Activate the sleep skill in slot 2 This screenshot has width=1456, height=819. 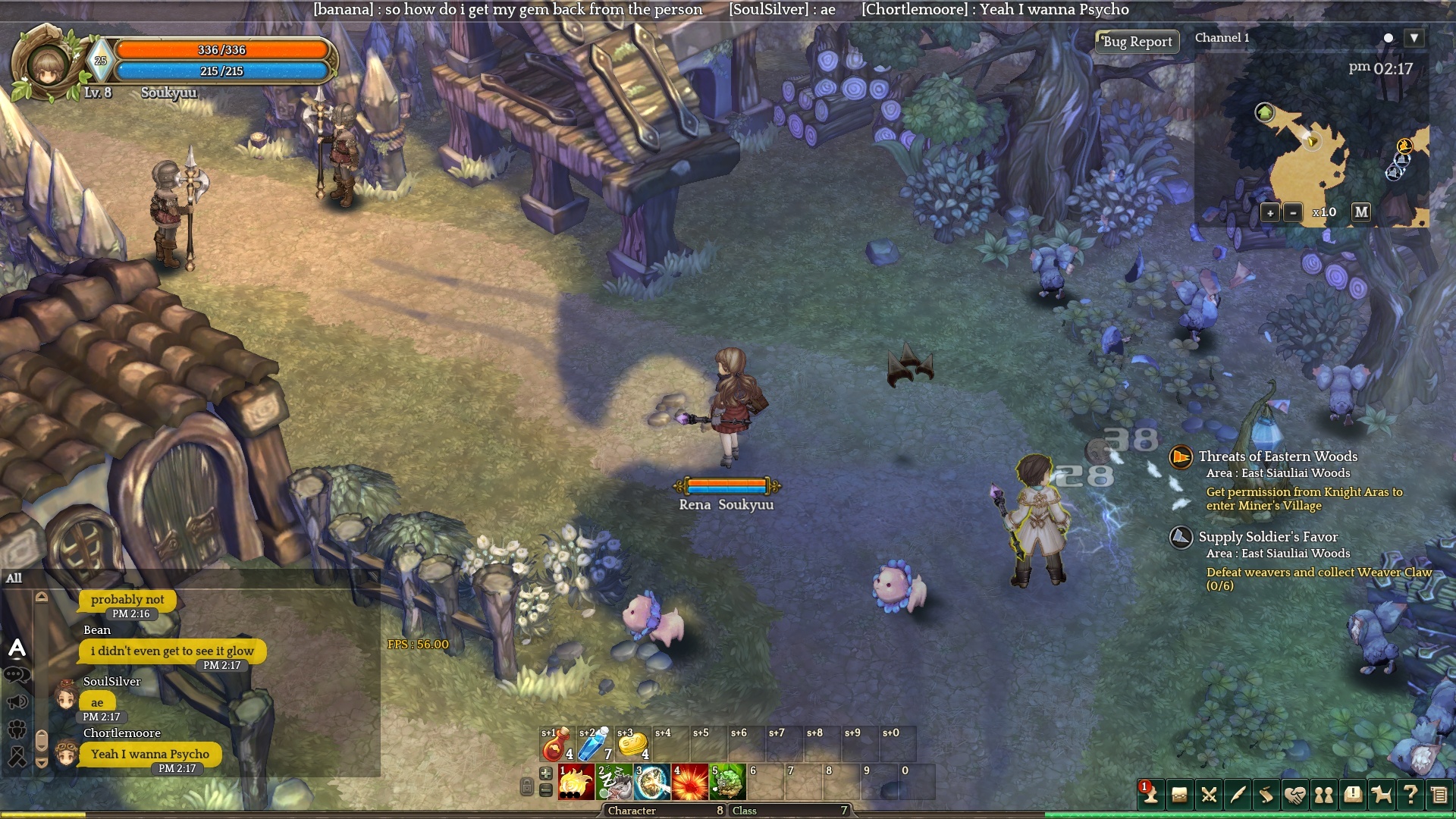point(614,783)
